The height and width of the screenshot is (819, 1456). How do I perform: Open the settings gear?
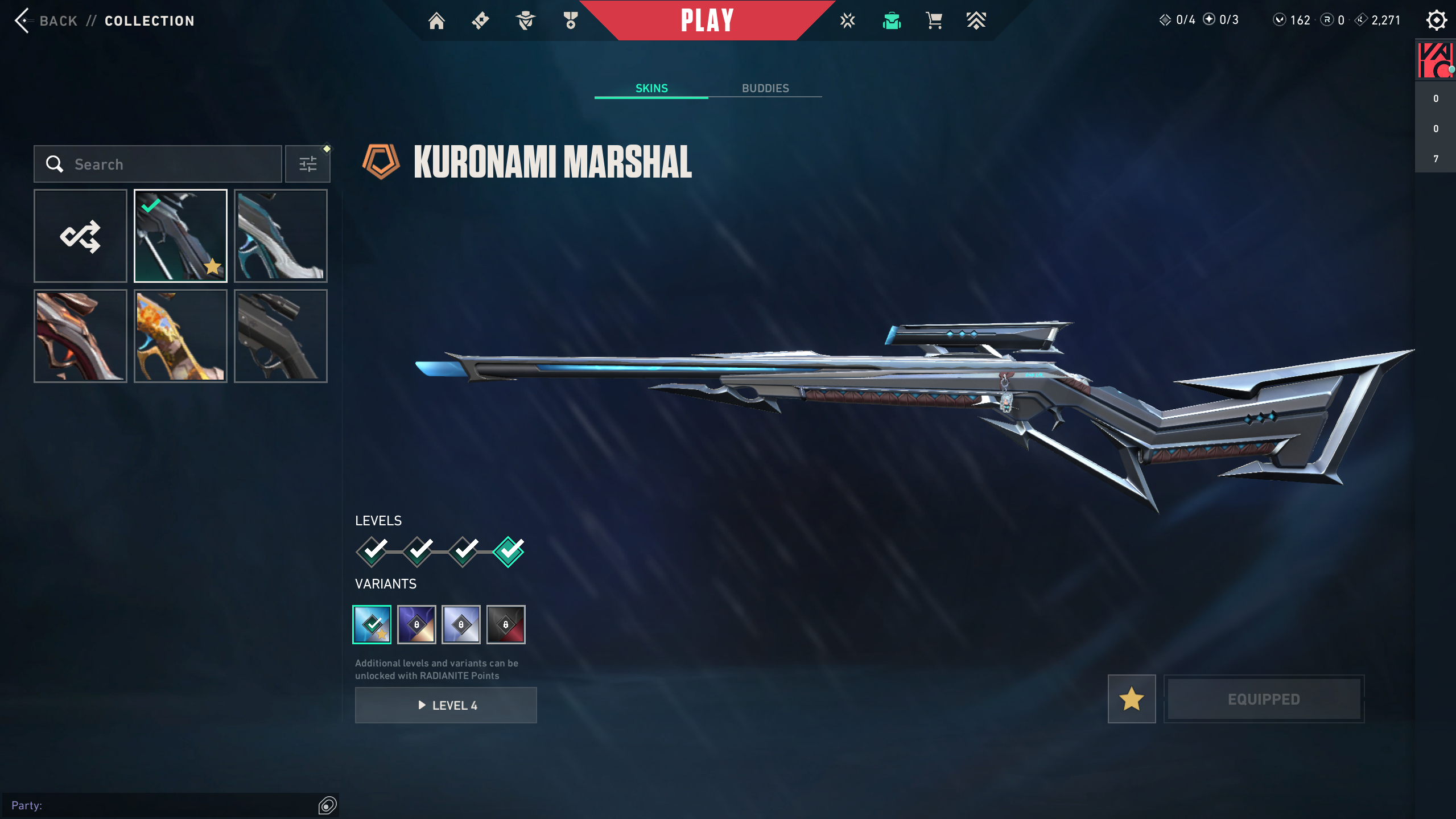tap(1436, 20)
